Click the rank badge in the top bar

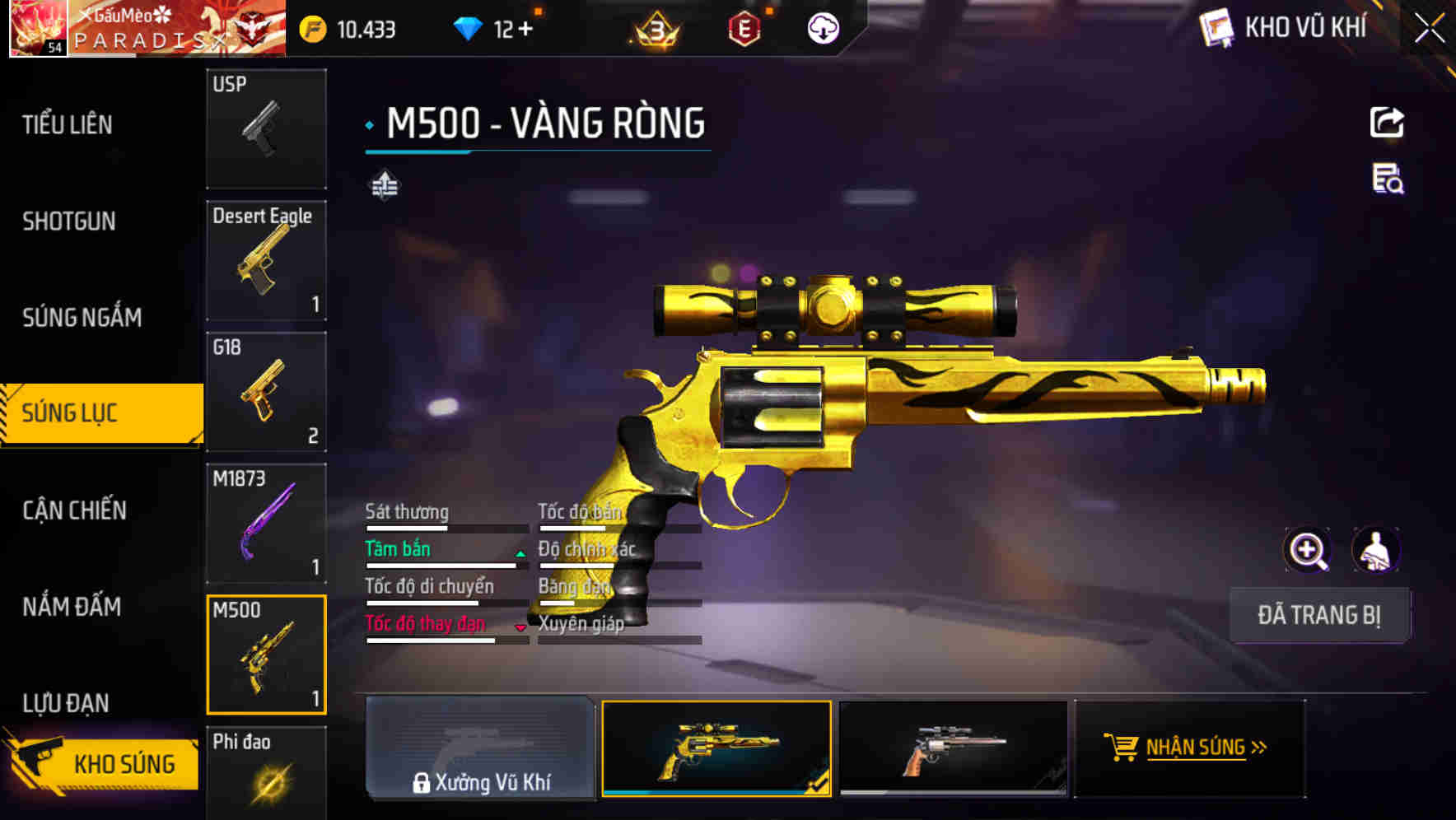coord(655,30)
